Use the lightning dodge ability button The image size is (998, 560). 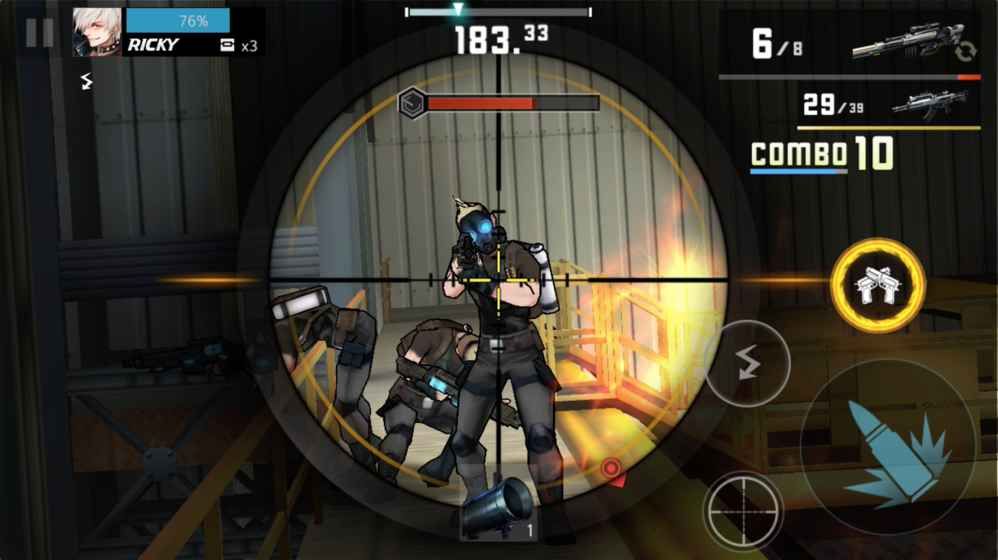[x=747, y=363]
